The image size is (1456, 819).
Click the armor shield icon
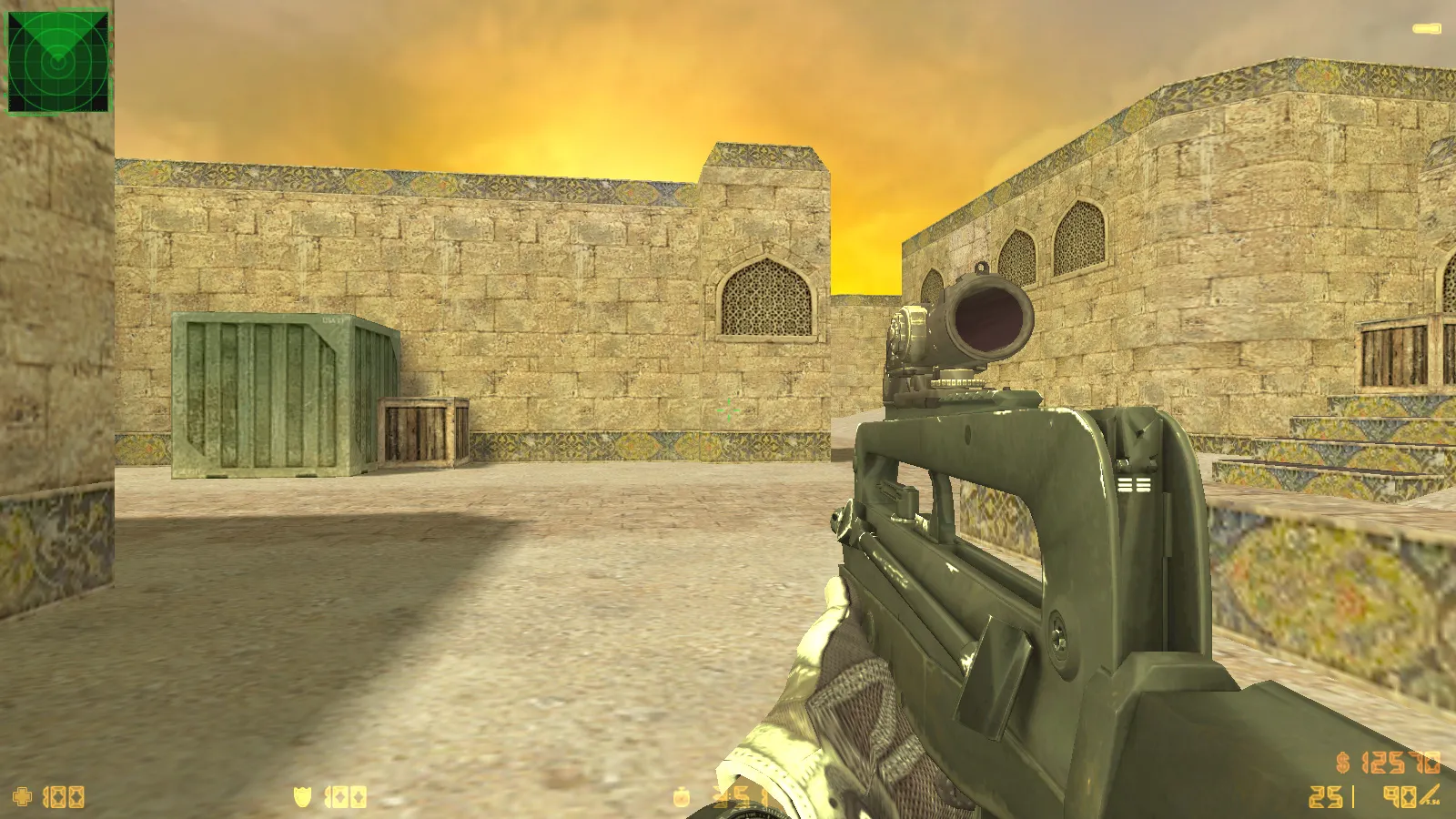coord(302,796)
